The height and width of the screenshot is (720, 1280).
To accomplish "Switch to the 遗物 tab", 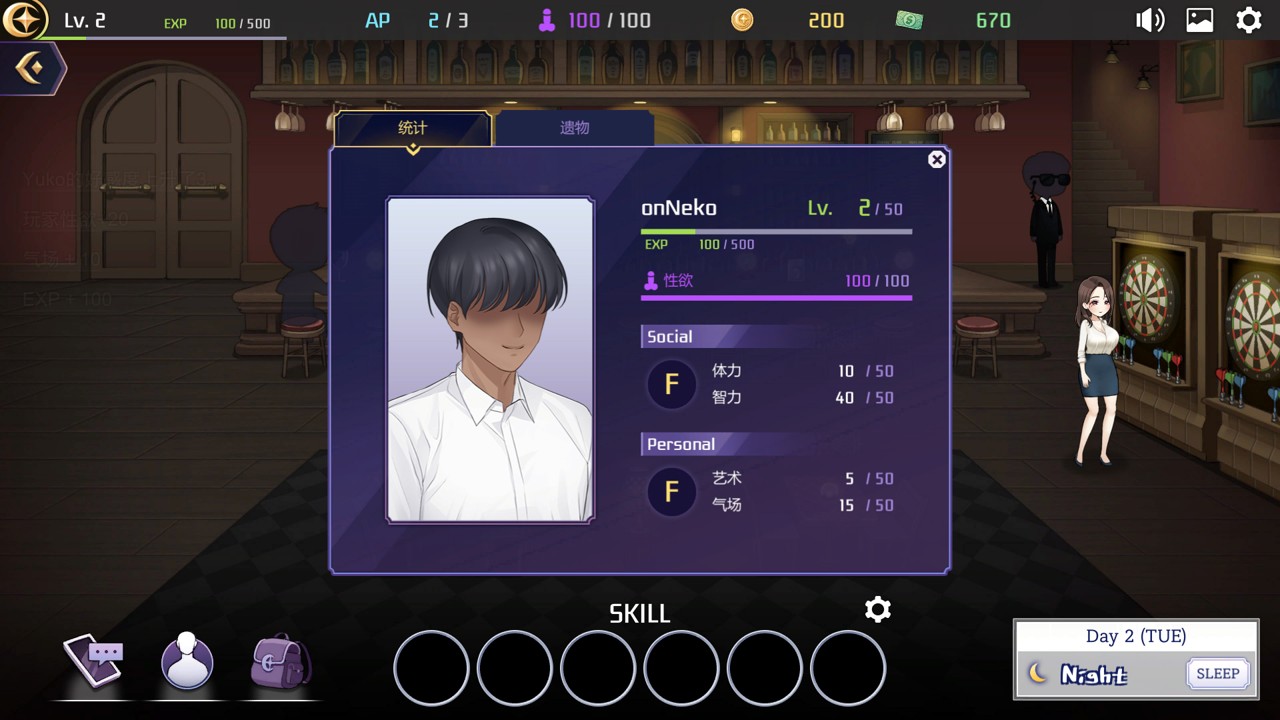I will (574, 128).
